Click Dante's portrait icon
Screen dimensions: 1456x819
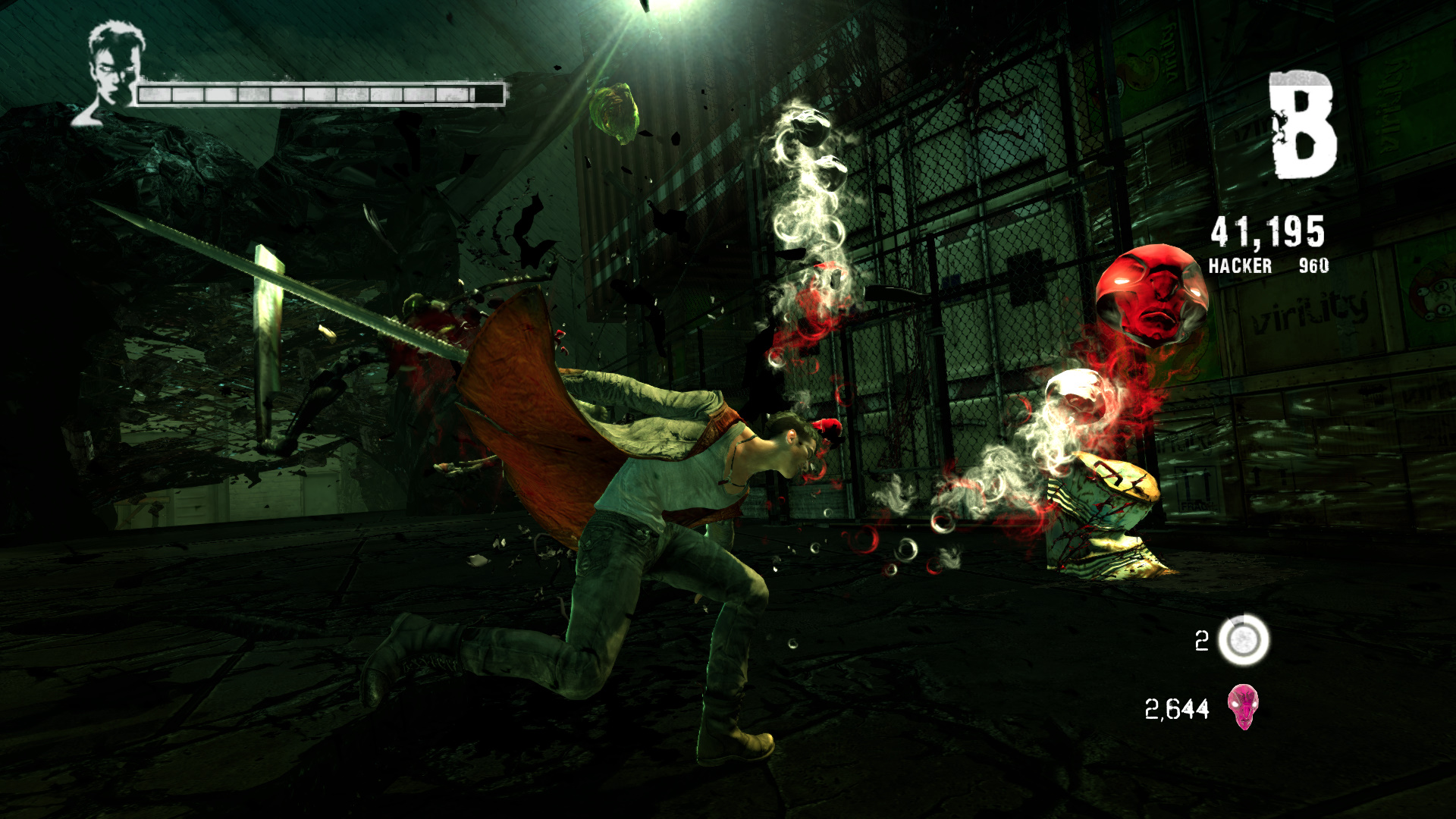(114, 72)
